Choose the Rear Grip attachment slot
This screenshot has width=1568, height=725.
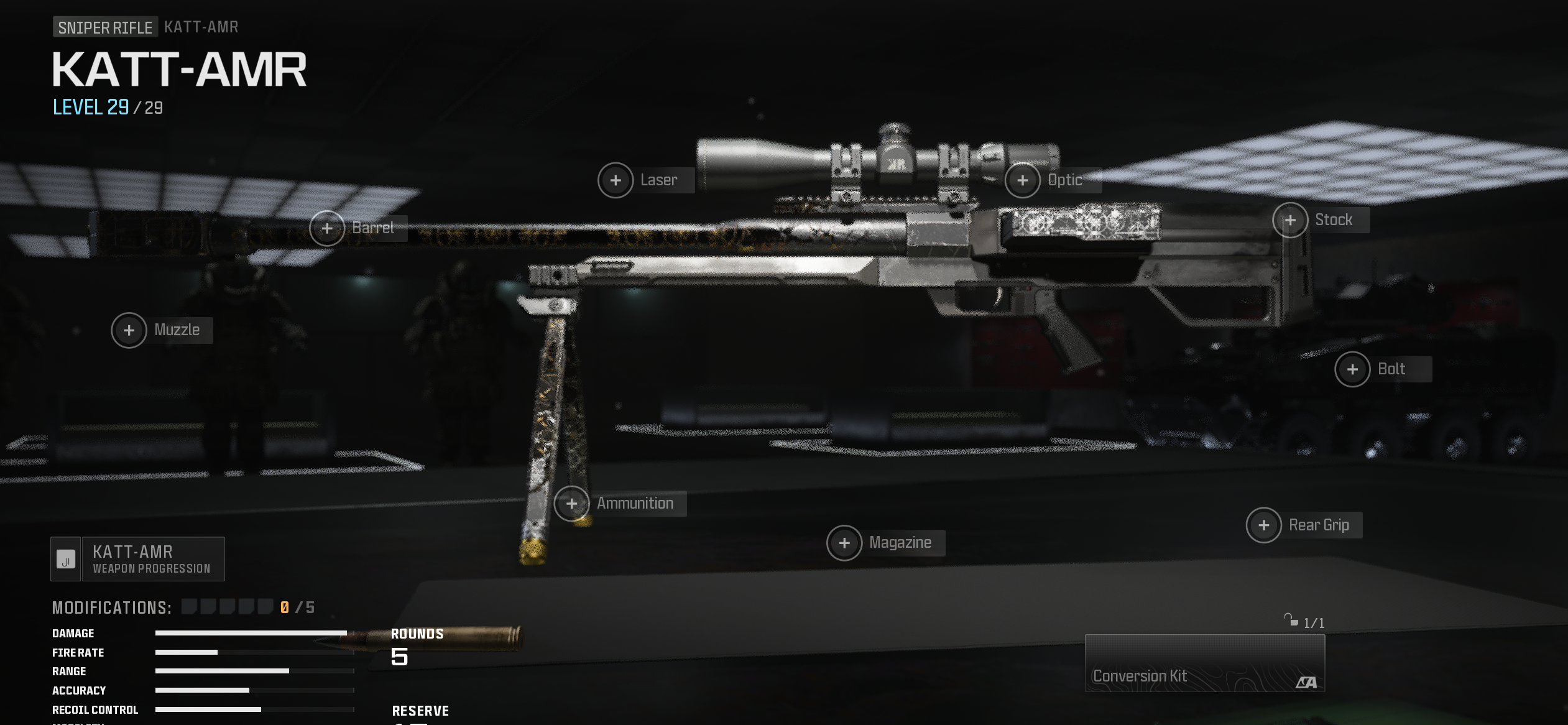[1263, 525]
